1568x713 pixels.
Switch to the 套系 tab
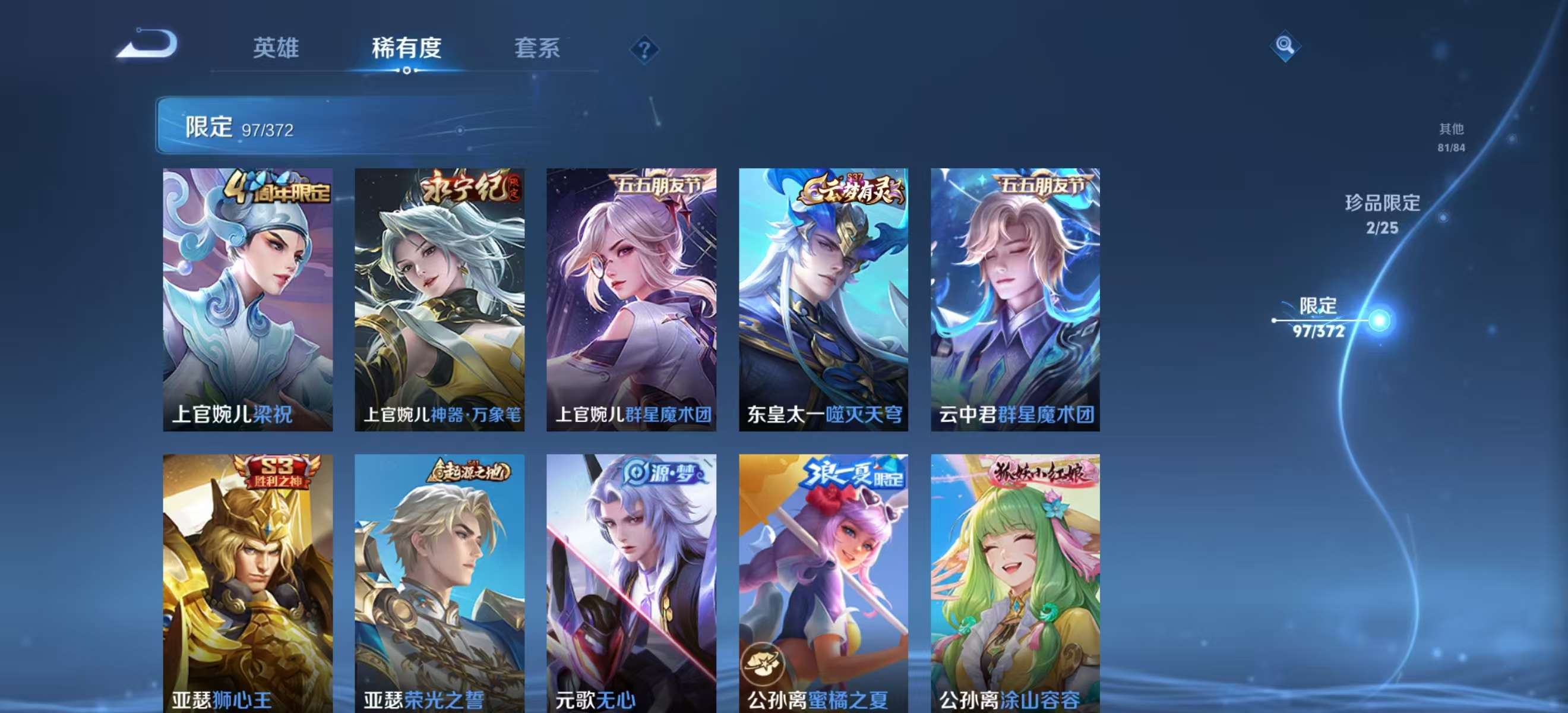click(x=536, y=49)
